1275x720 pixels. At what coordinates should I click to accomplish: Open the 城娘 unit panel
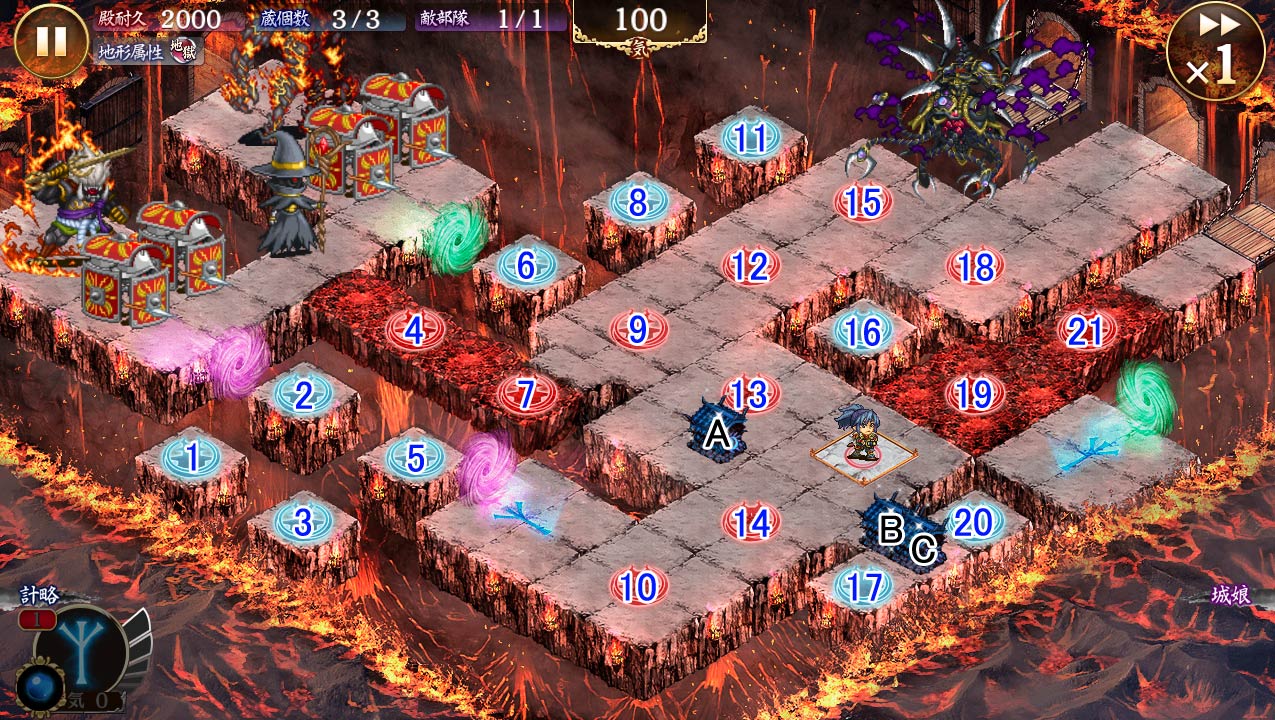click(x=1229, y=598)
